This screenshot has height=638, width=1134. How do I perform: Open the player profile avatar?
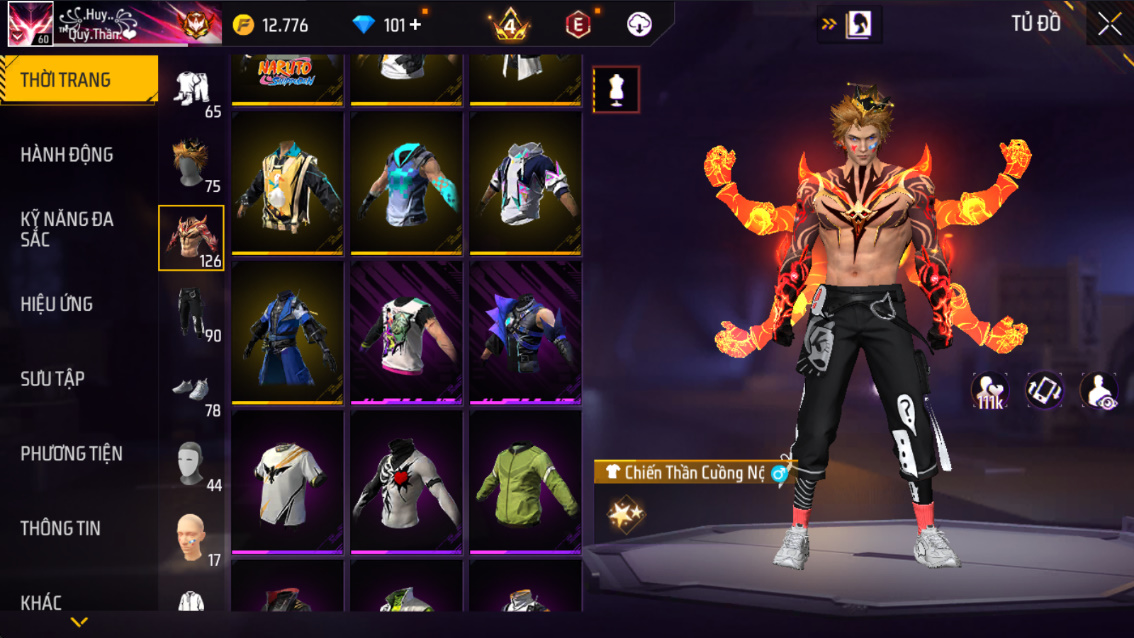[30, 24]
